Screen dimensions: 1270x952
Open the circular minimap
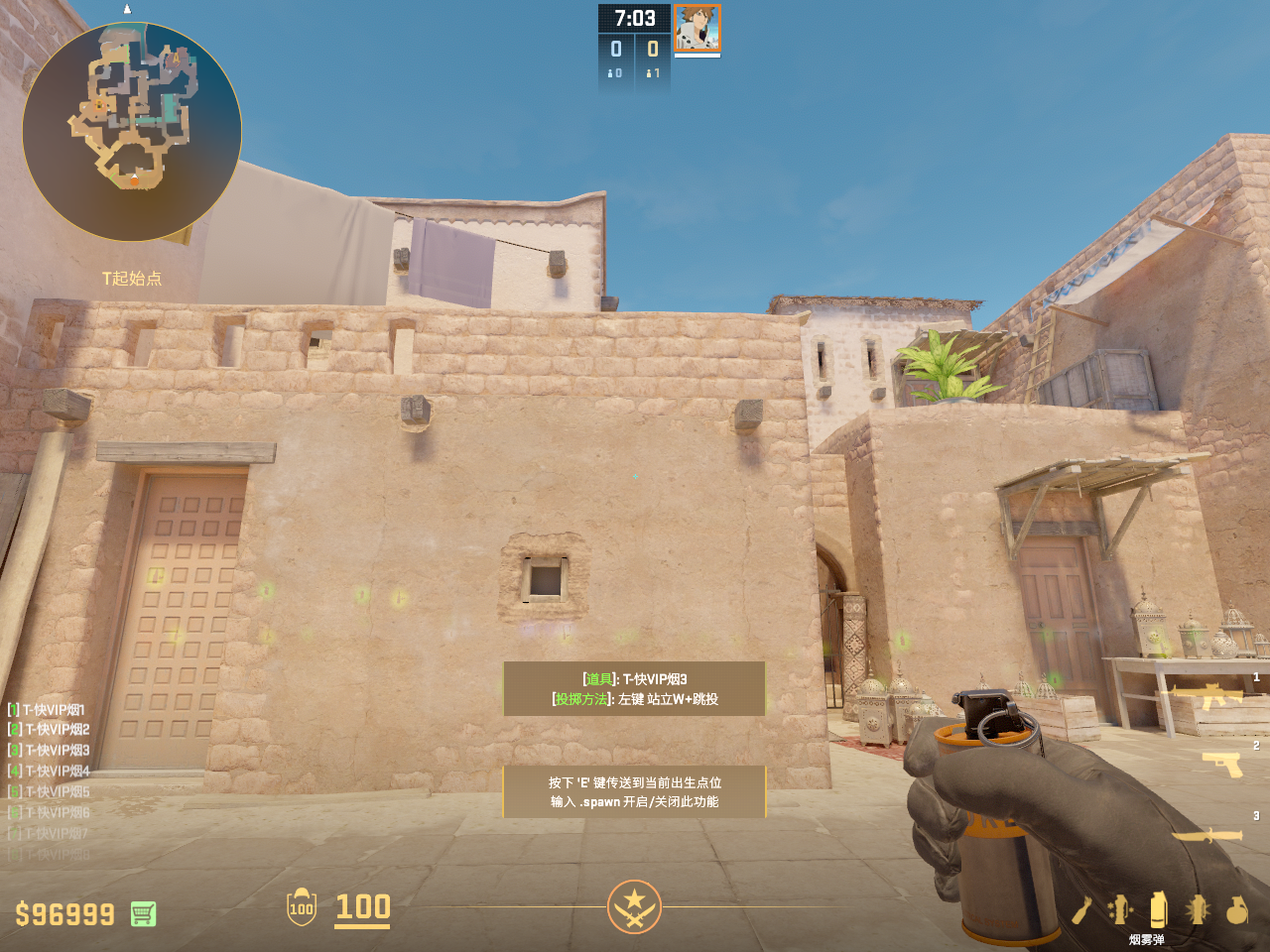[132, 131]
